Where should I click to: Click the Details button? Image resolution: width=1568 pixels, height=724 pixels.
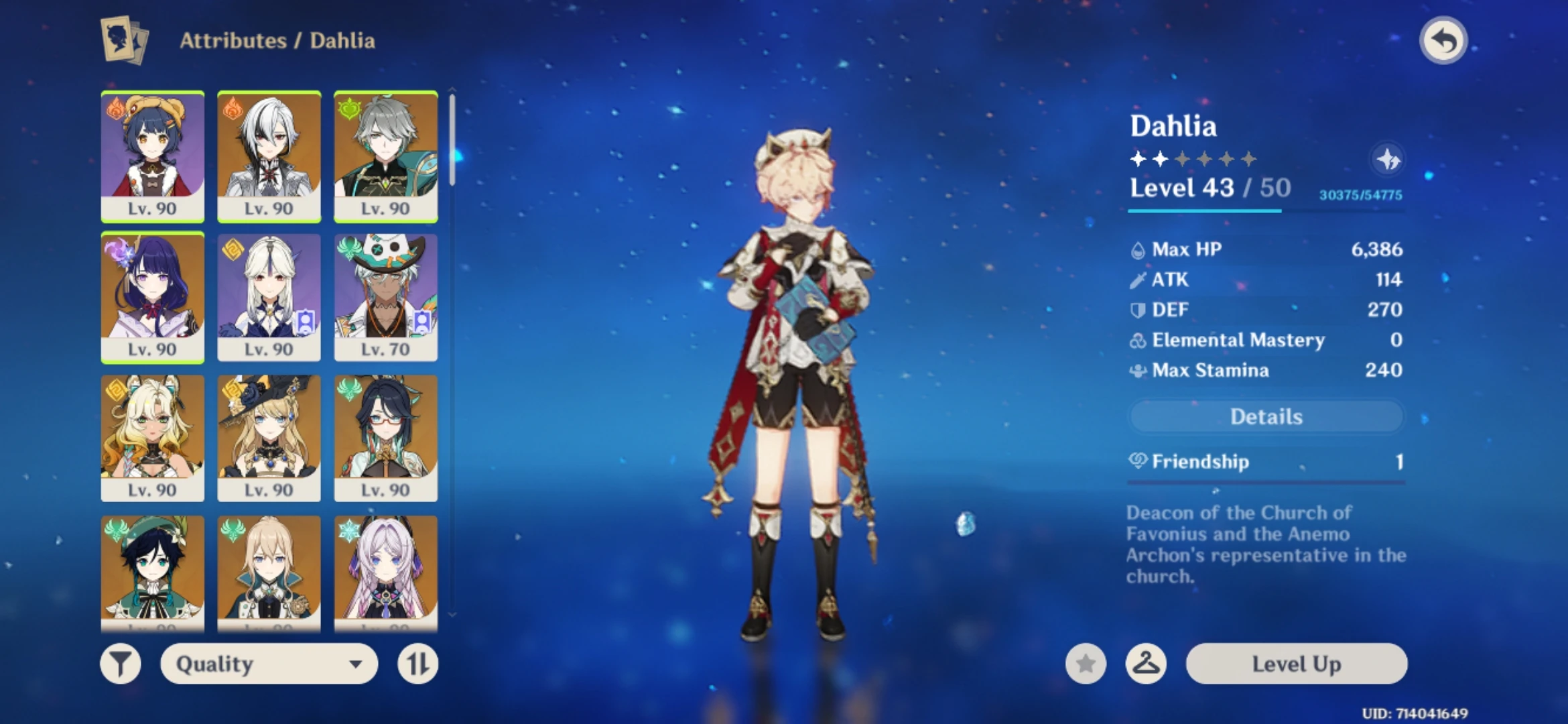(1265, 416)
